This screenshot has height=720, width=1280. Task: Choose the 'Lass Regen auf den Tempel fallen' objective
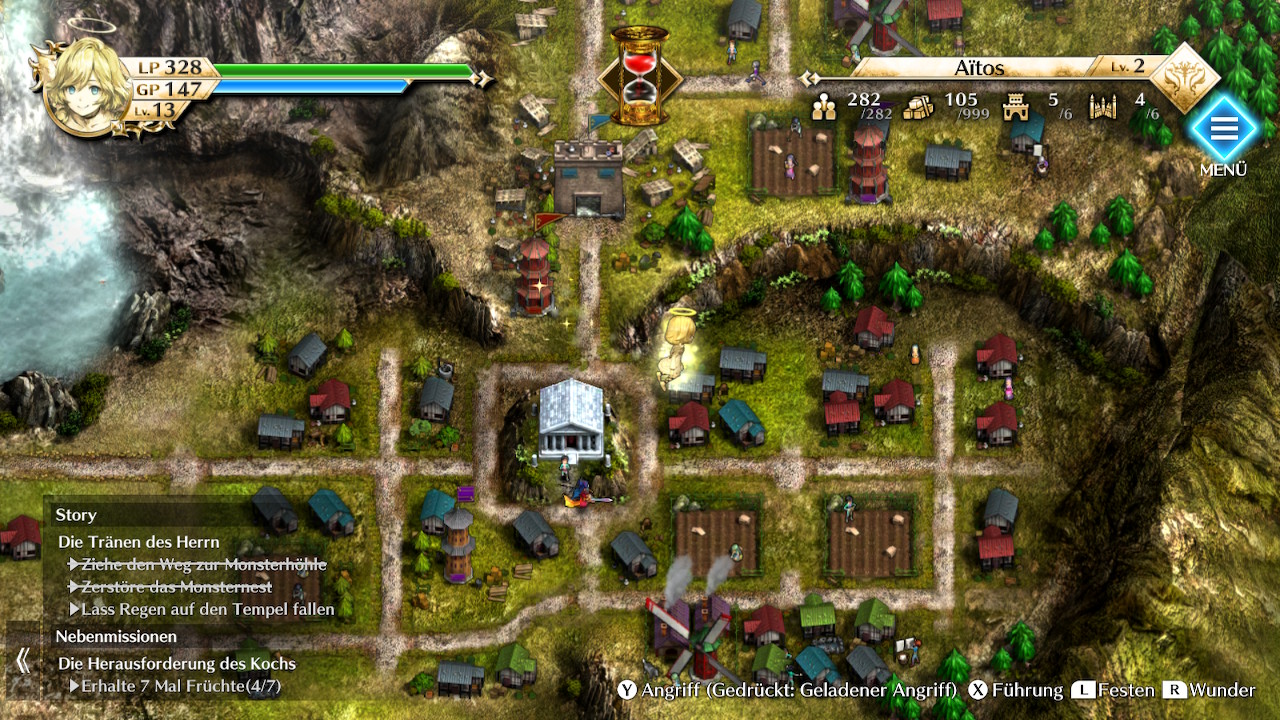coord(208,609)
